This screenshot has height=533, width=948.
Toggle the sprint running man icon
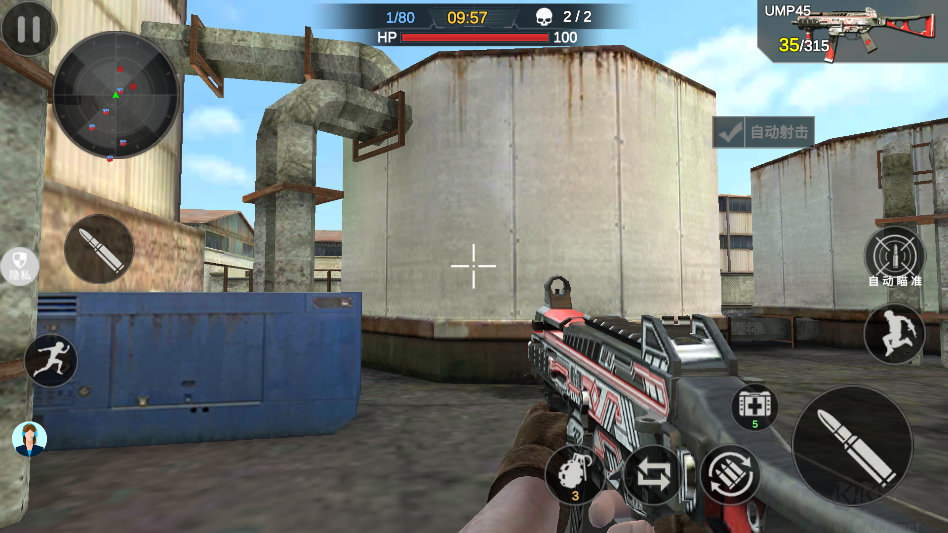tap(51, 360)
